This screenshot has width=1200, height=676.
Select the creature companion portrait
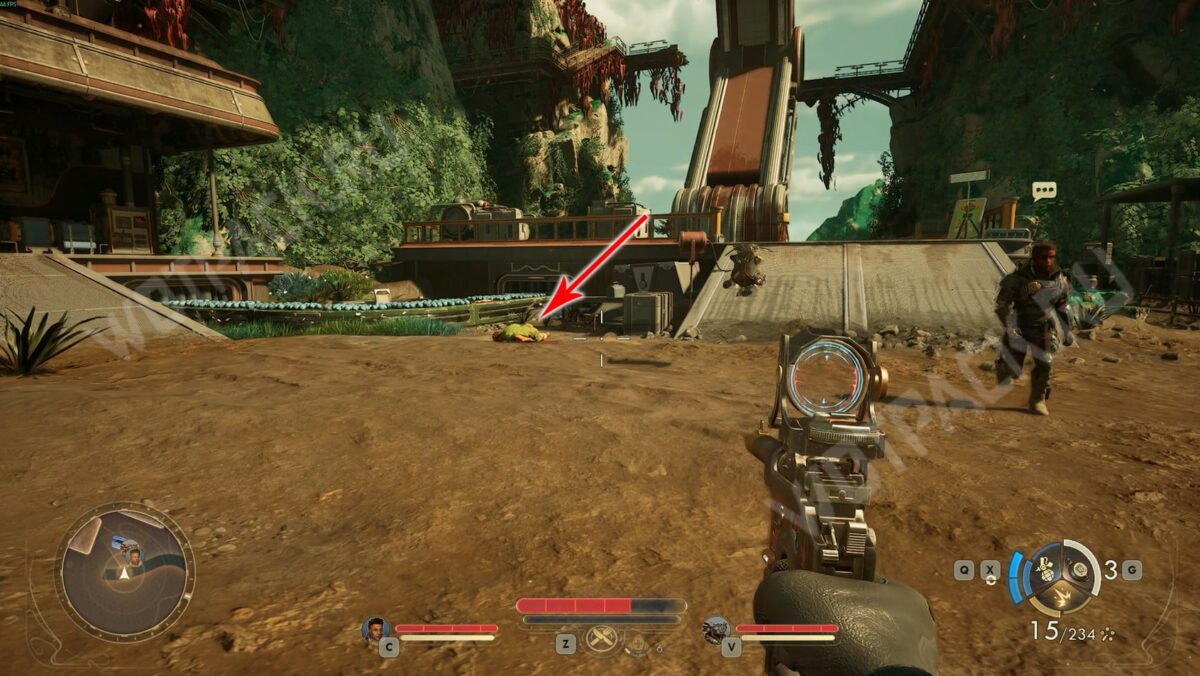(x=715, y=629)
